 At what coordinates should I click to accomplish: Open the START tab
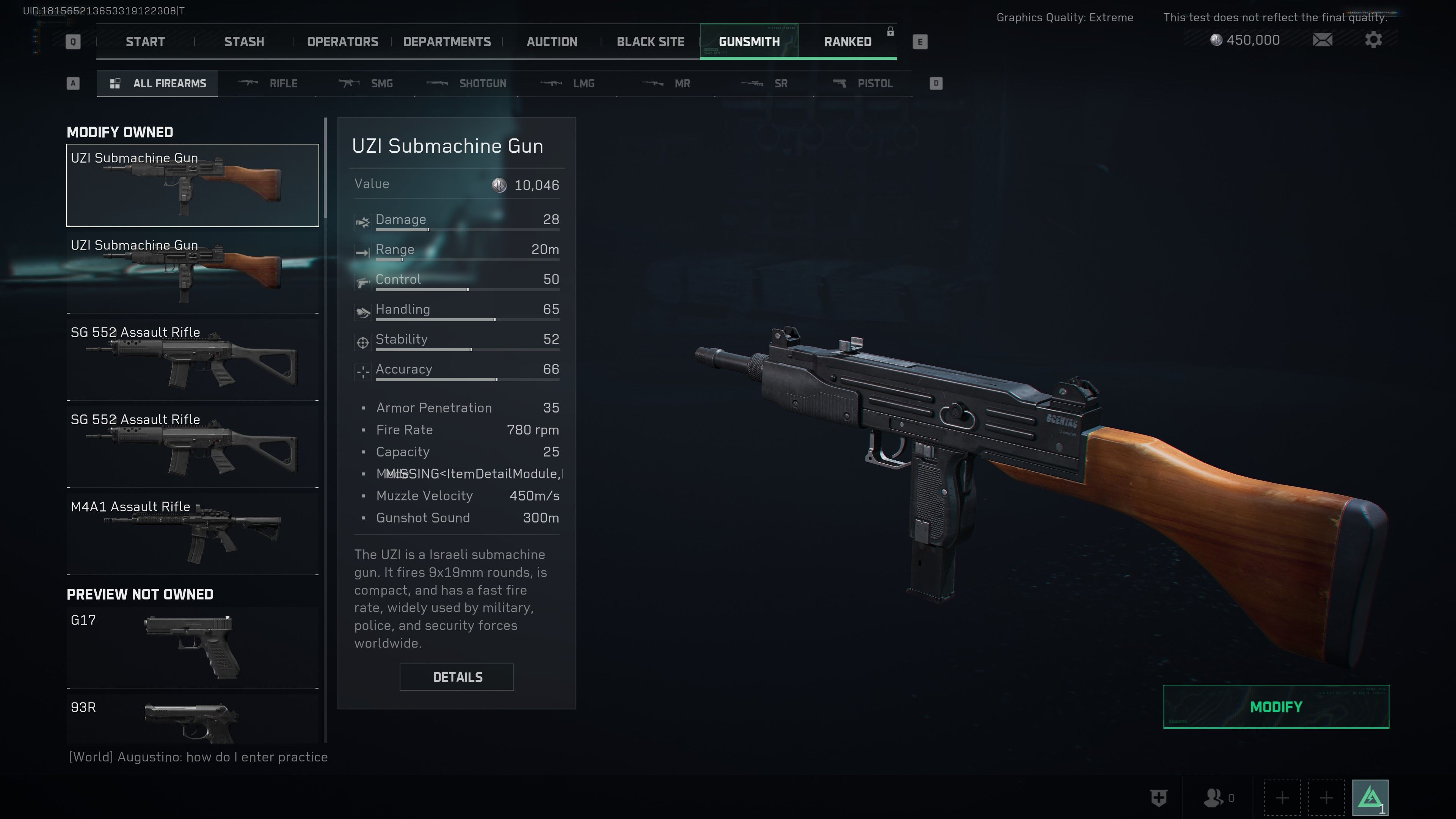pos(145,42)
